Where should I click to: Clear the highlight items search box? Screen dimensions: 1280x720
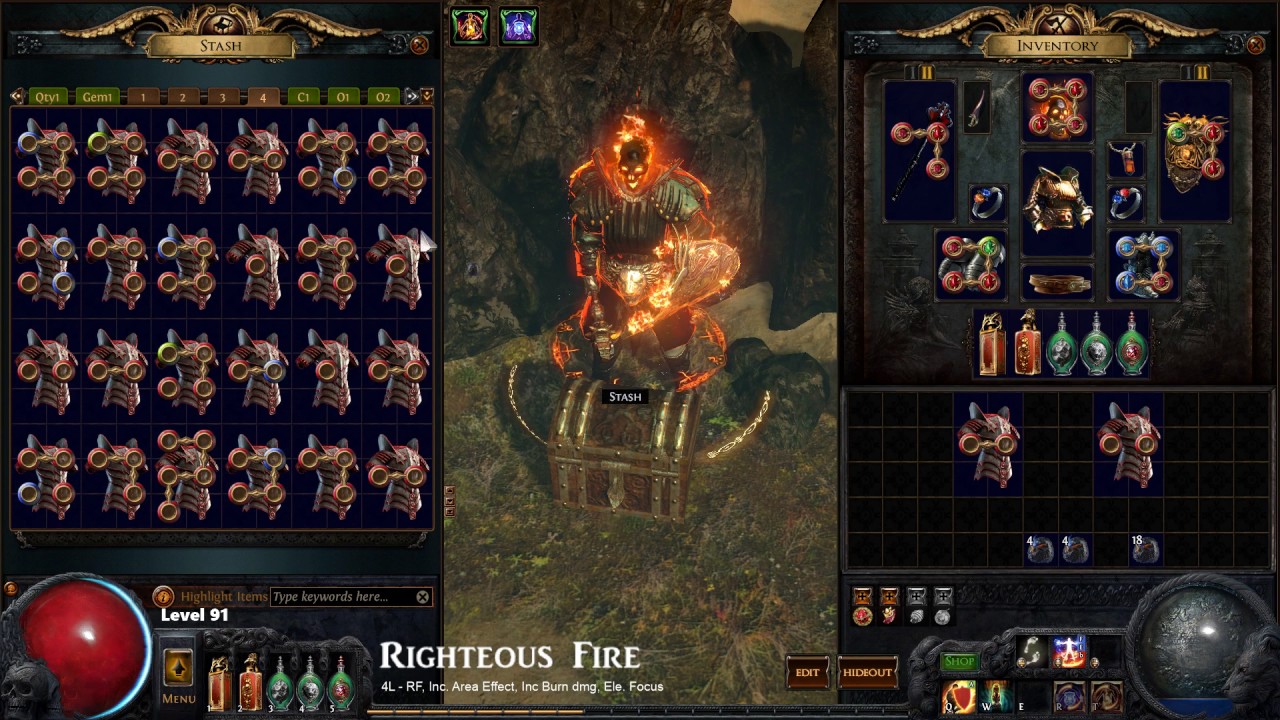[x=423, y=597]
